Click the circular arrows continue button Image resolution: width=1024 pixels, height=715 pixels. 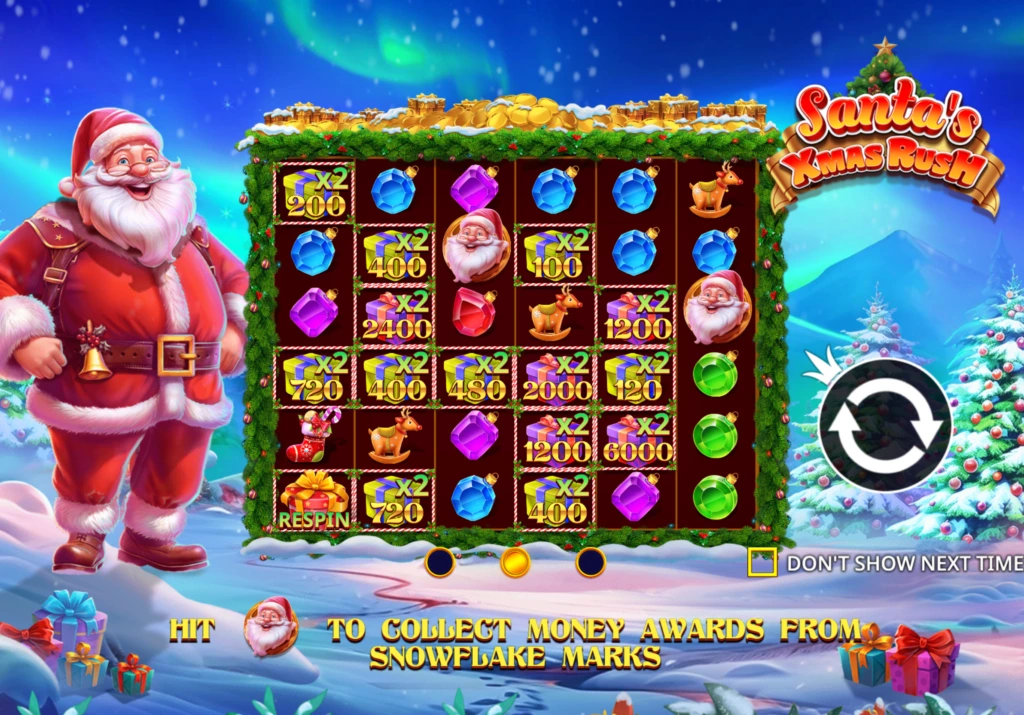coord(884,425)
